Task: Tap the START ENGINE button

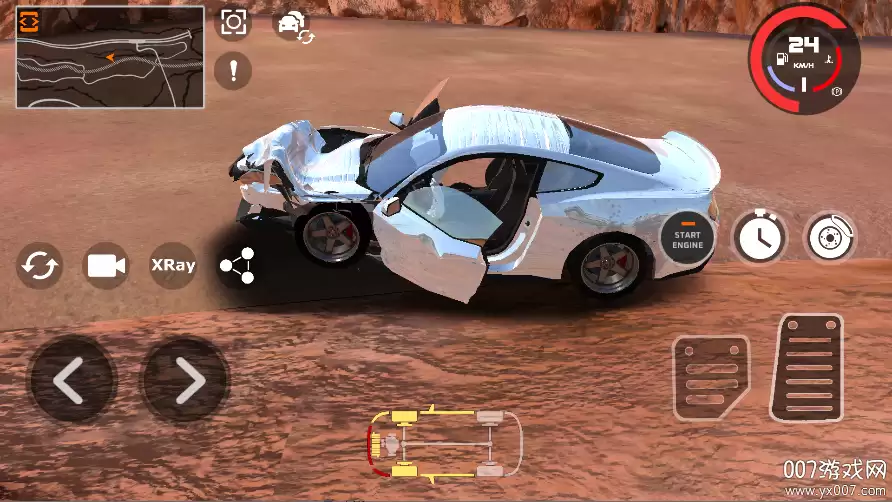Action: (688, 237)
